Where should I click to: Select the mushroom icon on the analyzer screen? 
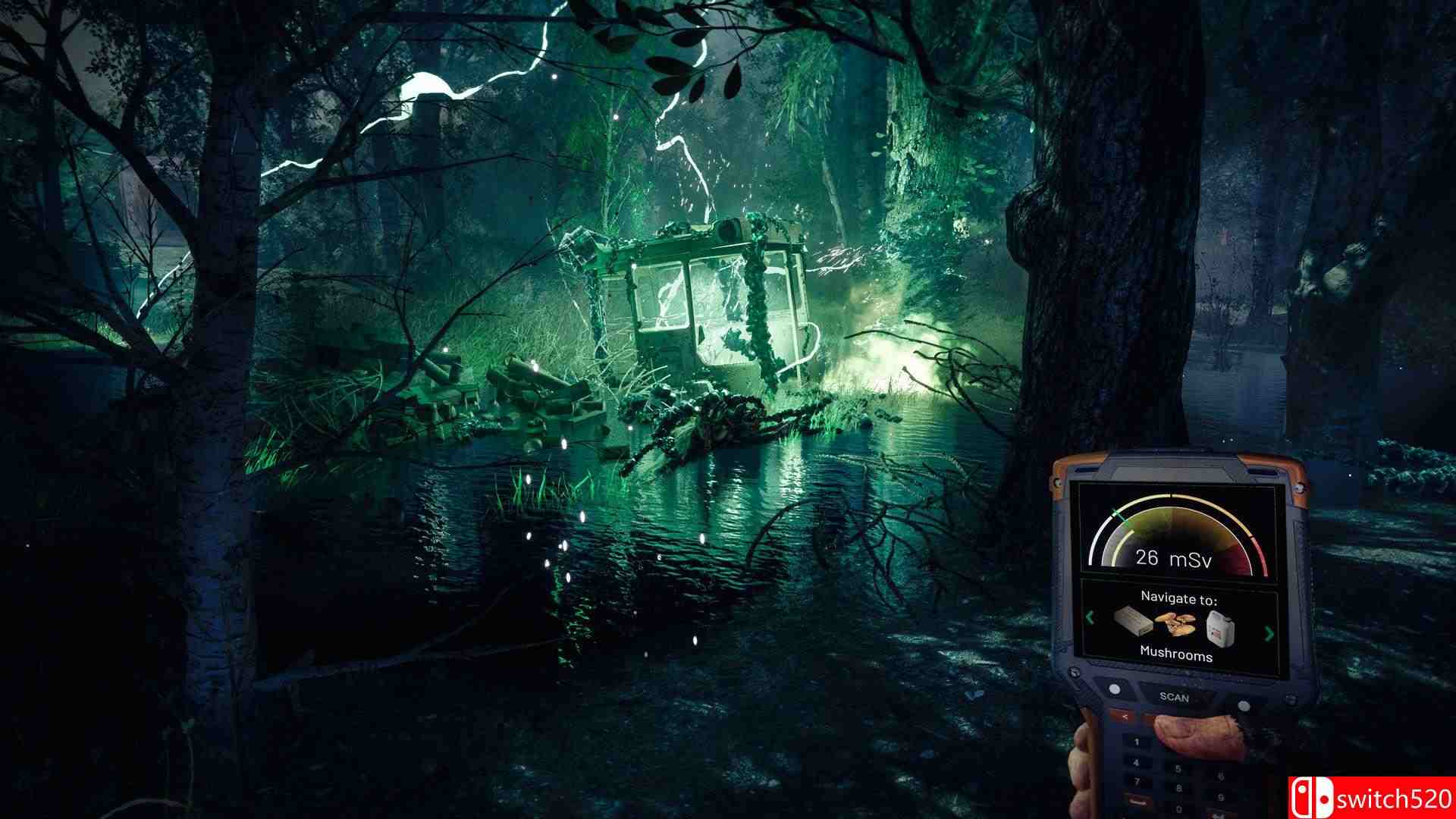click(1175, 623)
